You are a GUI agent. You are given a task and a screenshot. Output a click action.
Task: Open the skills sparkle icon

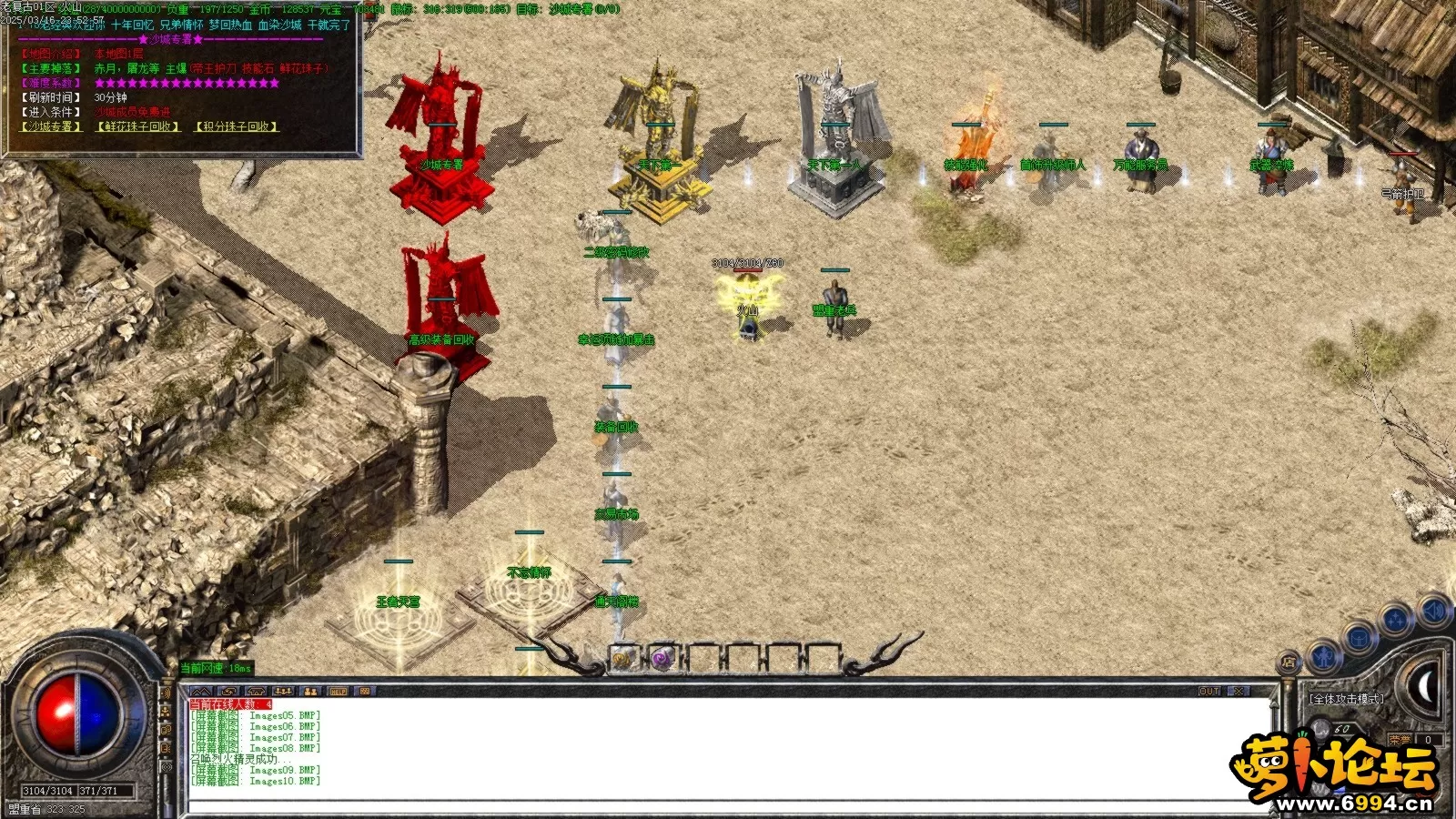(1396, 621)
